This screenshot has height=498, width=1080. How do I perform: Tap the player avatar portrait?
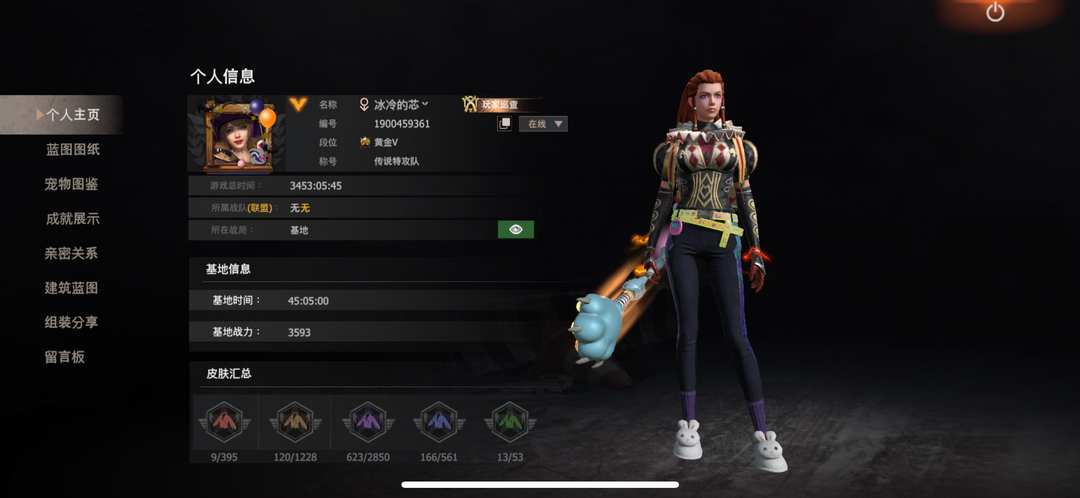(237, 136)
